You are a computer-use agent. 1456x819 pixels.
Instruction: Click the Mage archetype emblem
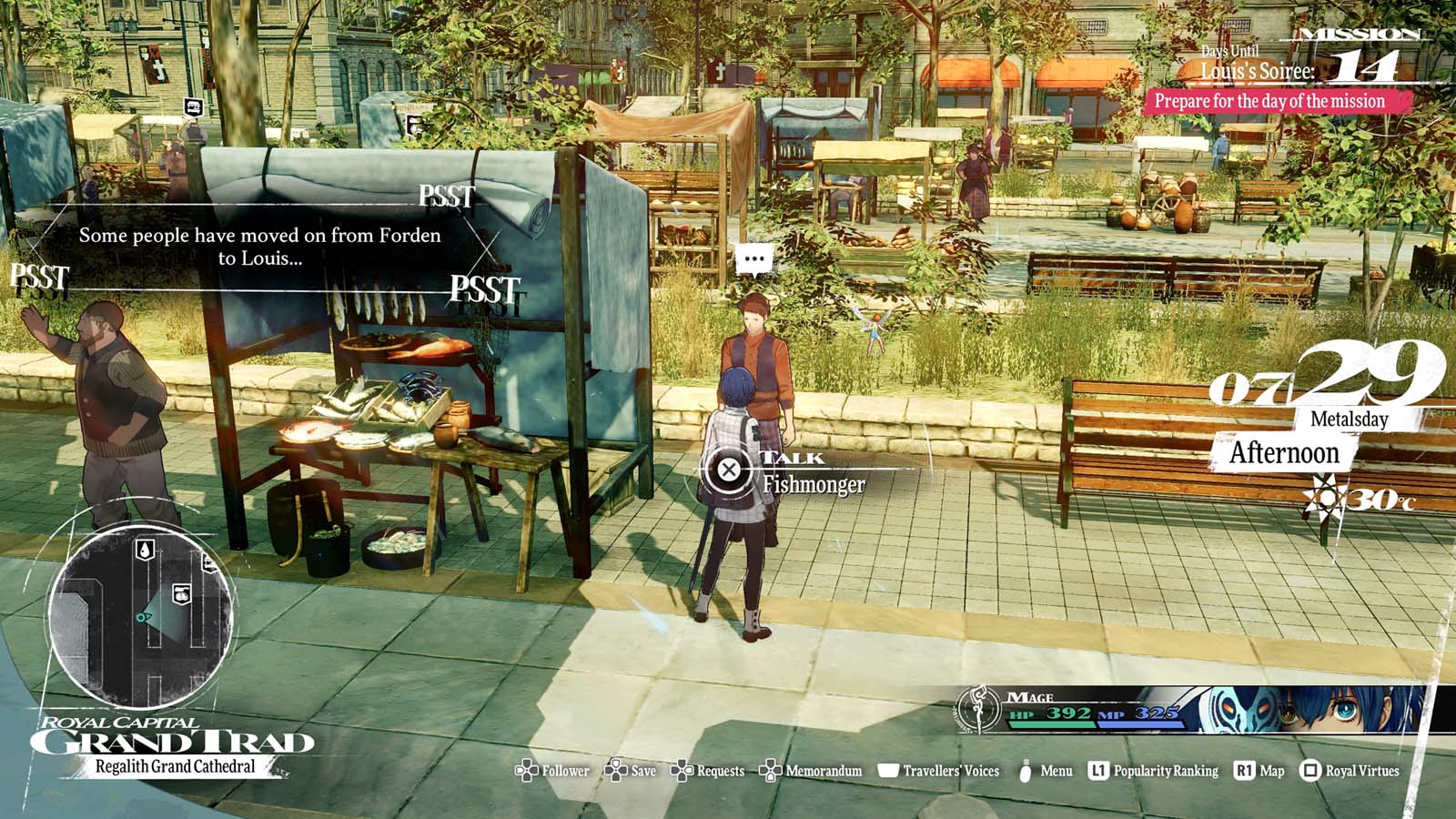click(x=978, y=709)
